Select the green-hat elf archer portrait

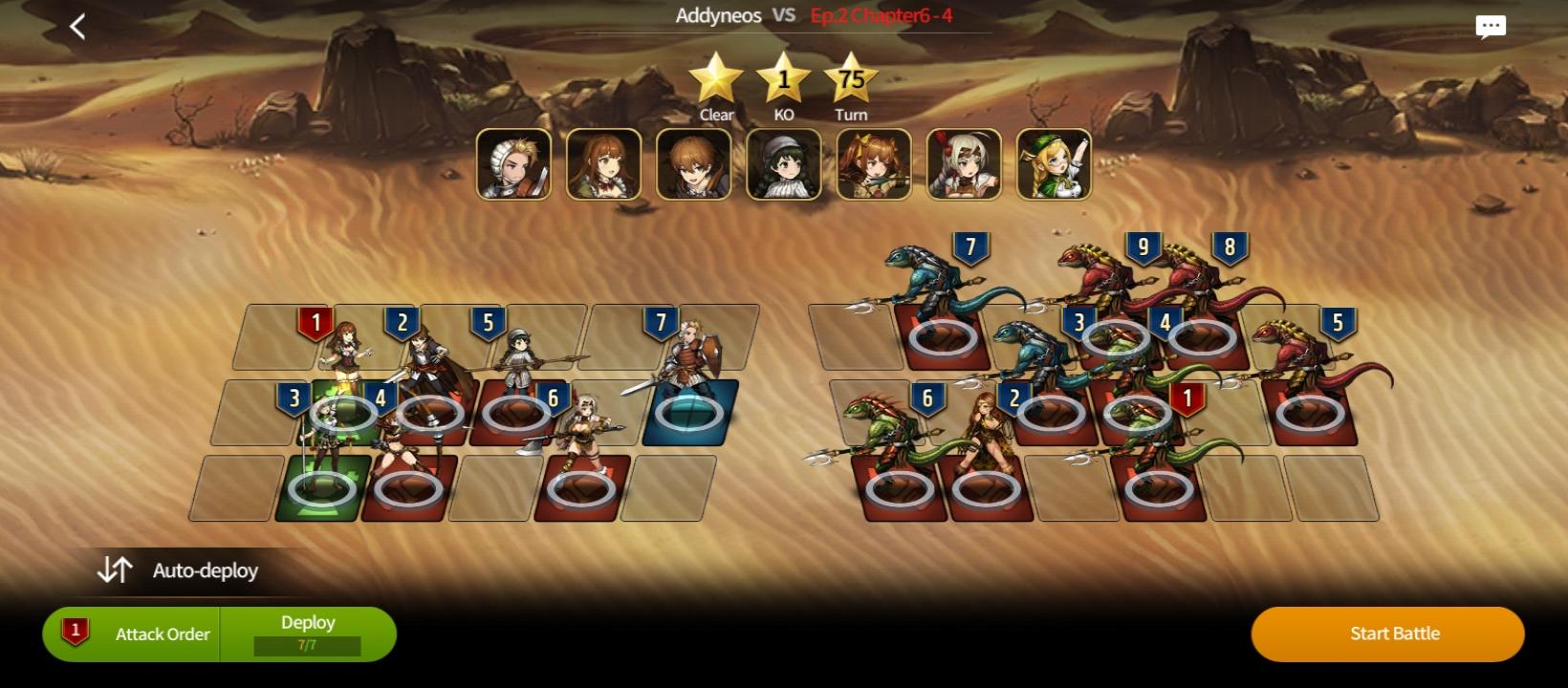(1051, 163)
